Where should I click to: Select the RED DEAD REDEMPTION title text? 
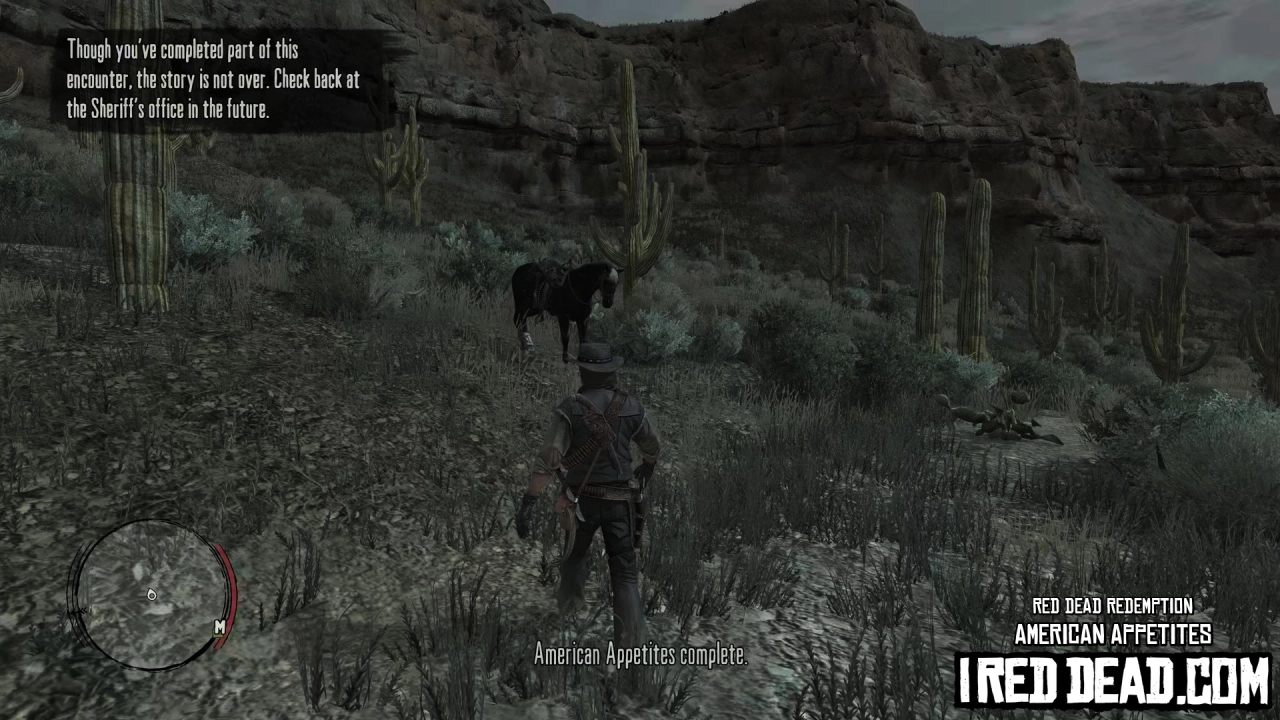1112,606
